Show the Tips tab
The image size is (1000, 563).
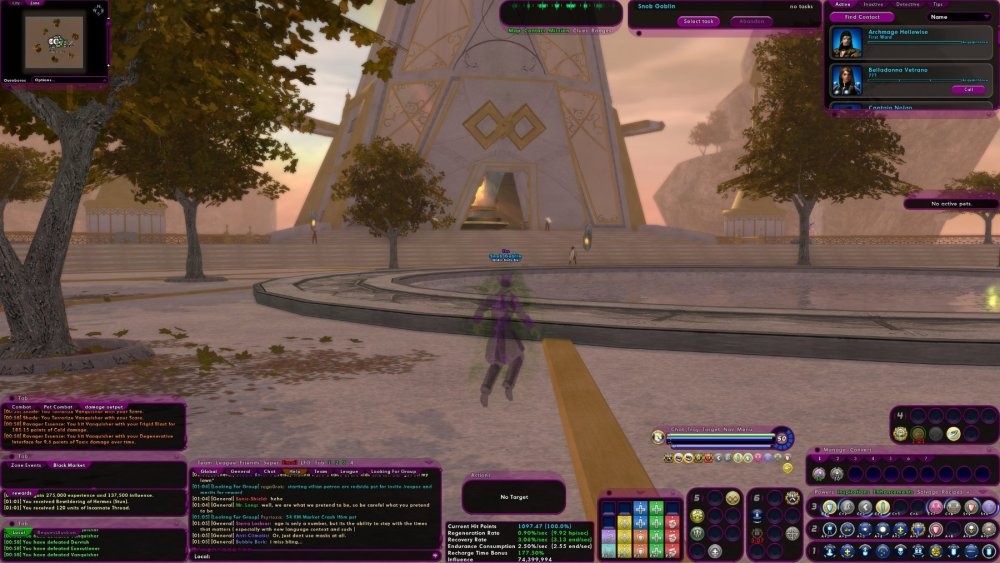[937, 4]
